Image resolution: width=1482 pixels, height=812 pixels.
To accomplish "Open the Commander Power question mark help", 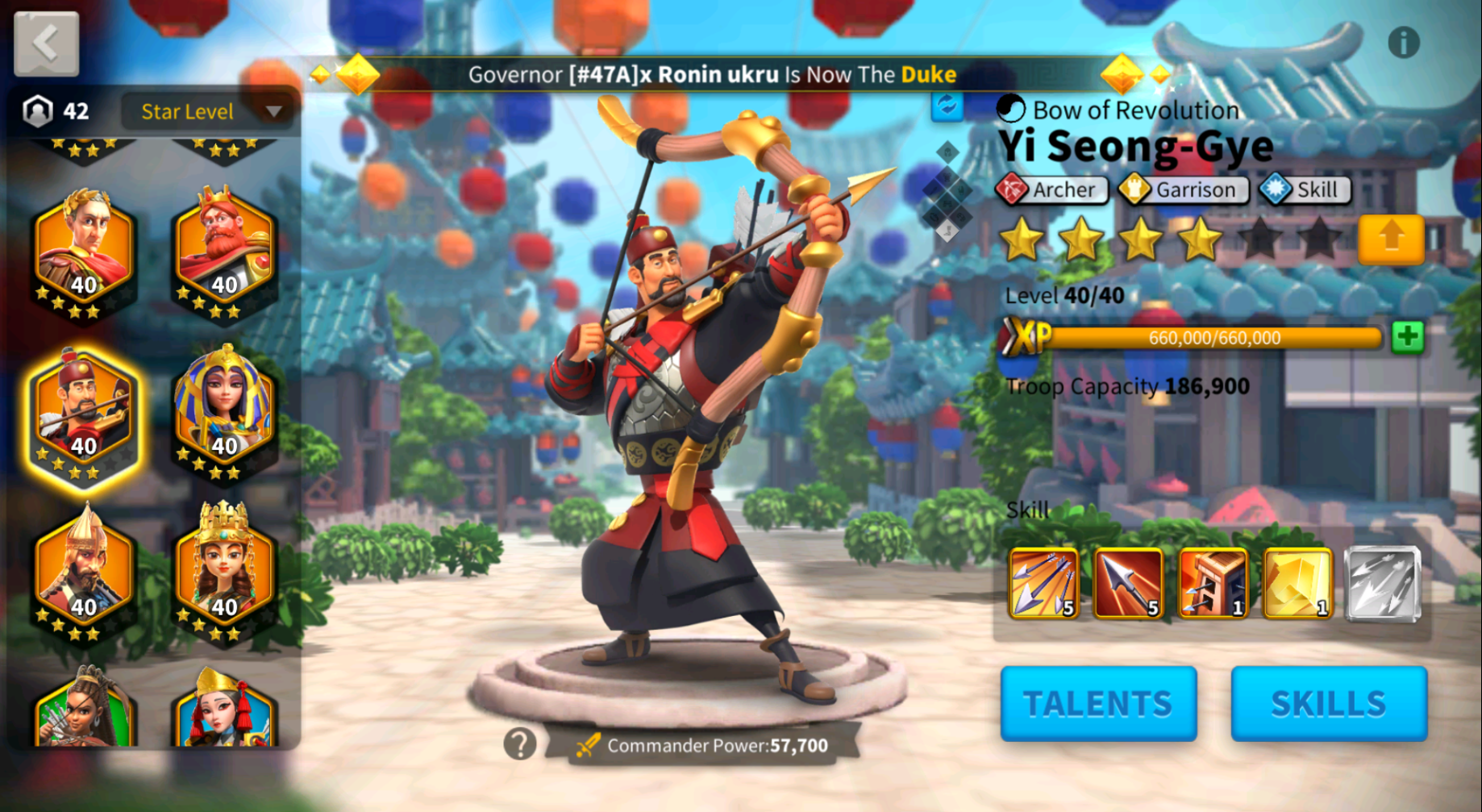I will [520, 743].
